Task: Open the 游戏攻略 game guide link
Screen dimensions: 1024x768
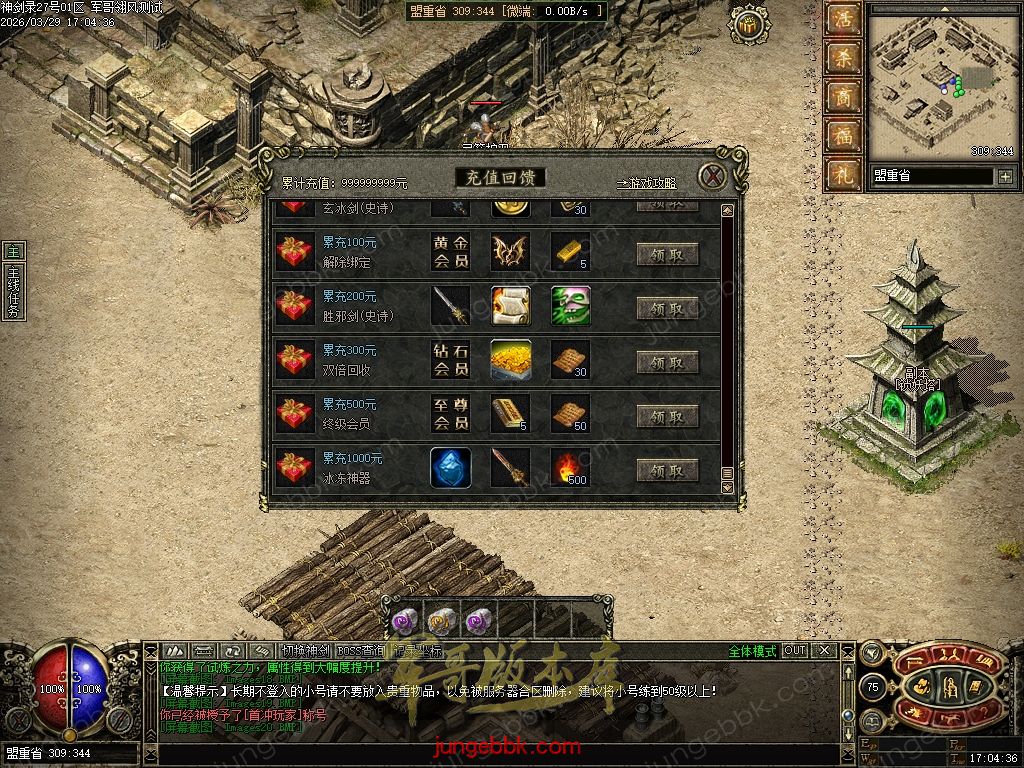Action: pos(646,184)
